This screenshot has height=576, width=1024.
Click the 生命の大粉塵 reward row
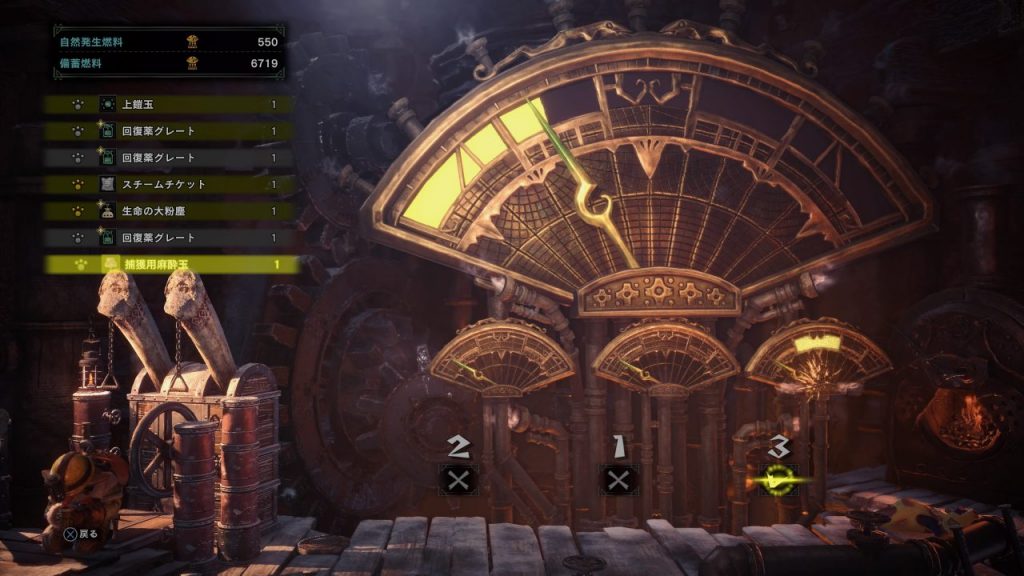click(170, 211)
